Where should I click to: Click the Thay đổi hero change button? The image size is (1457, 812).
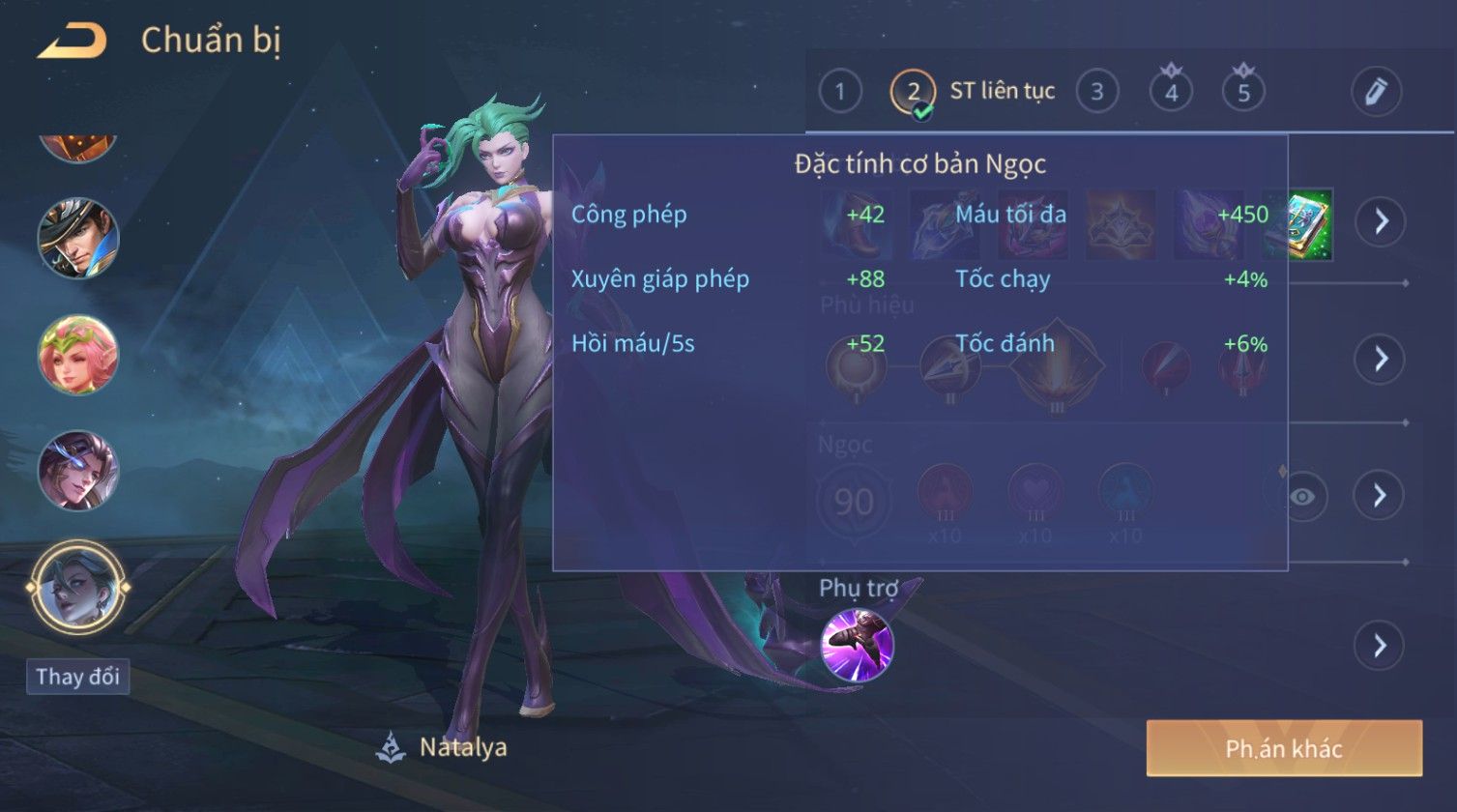[x=77, y=677]
